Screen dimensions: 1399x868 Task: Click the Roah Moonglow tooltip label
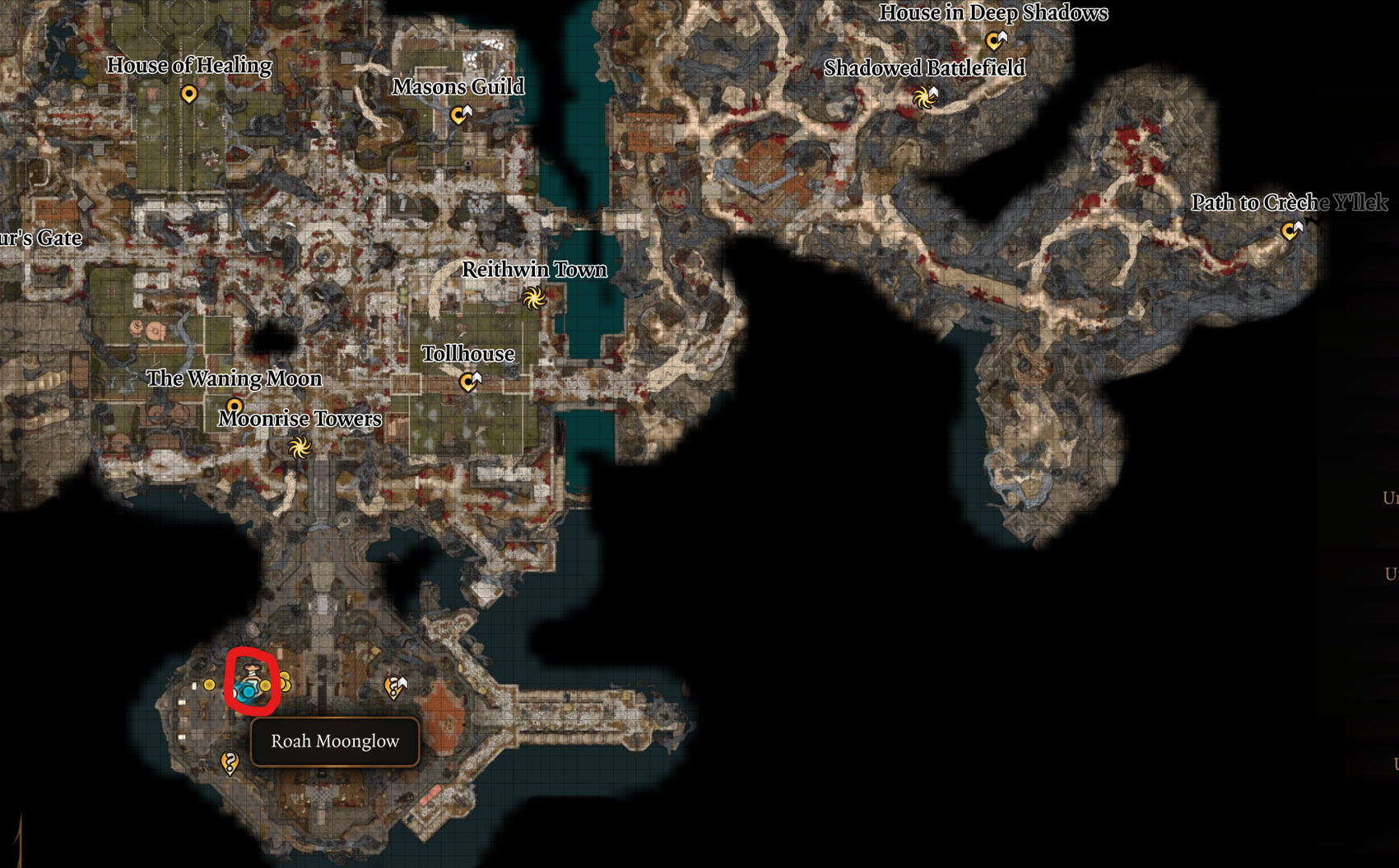point(334,741)
